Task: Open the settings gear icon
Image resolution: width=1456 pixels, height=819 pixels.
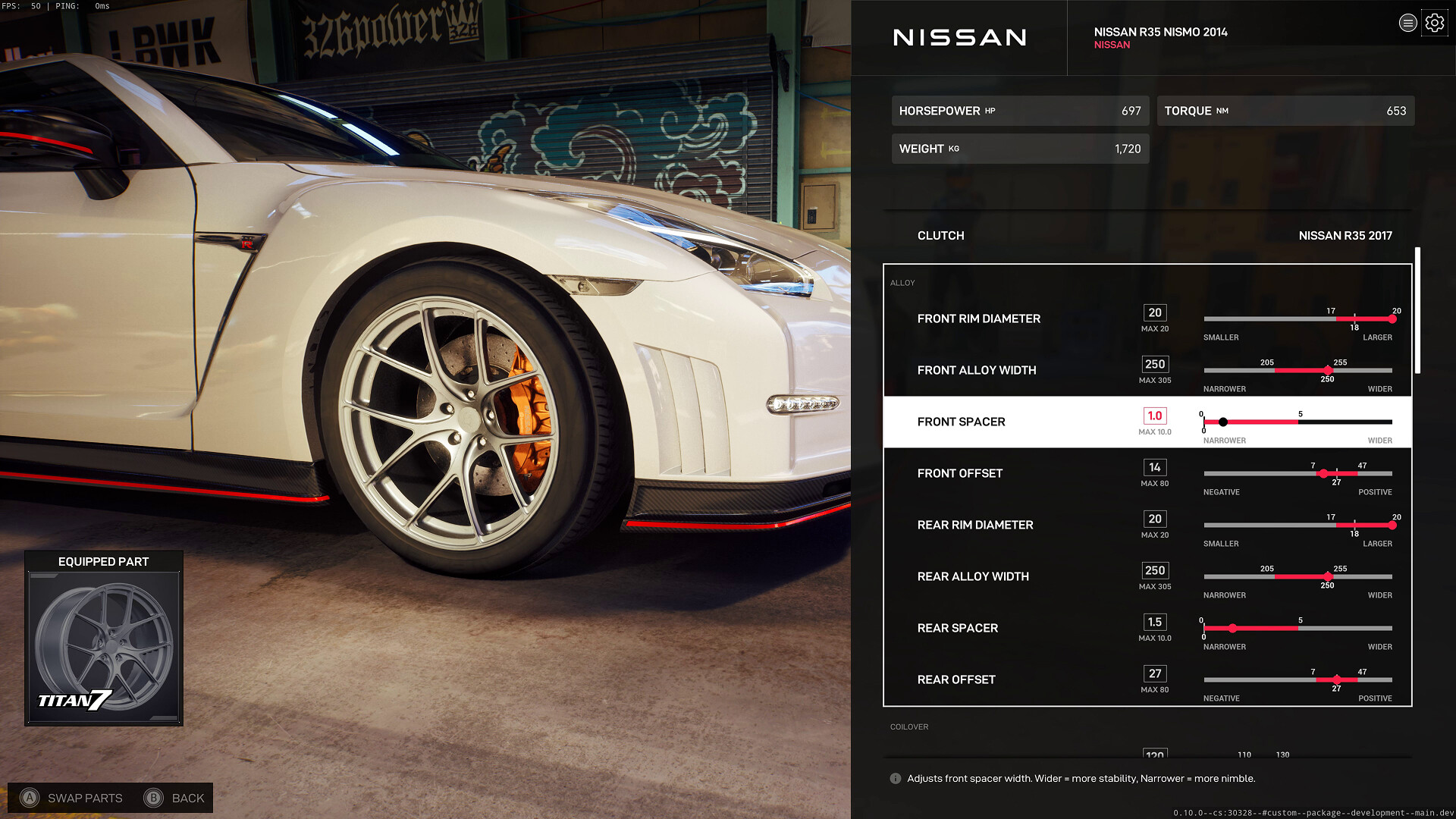Action: [x=1435, y=23]
